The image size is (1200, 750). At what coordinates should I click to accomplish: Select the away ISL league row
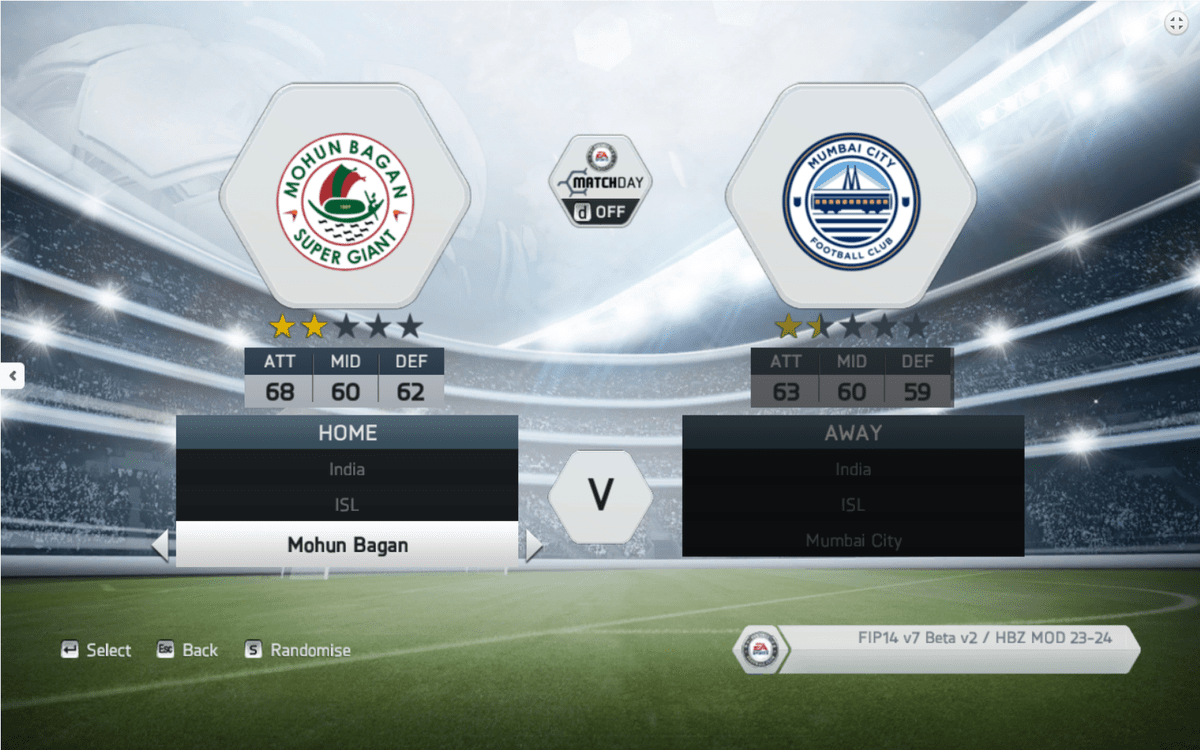[853, 505]
